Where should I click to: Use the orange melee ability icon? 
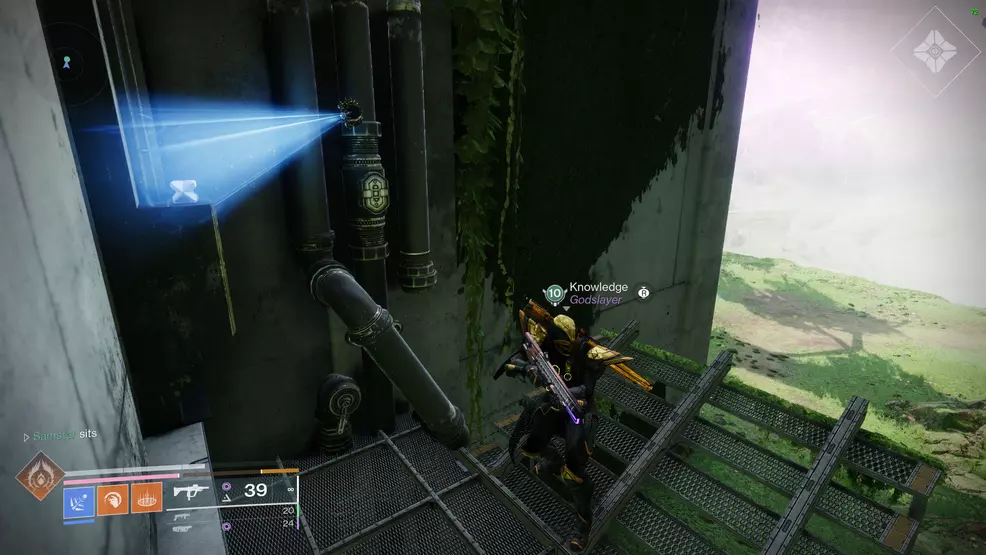tap(112, 498)
